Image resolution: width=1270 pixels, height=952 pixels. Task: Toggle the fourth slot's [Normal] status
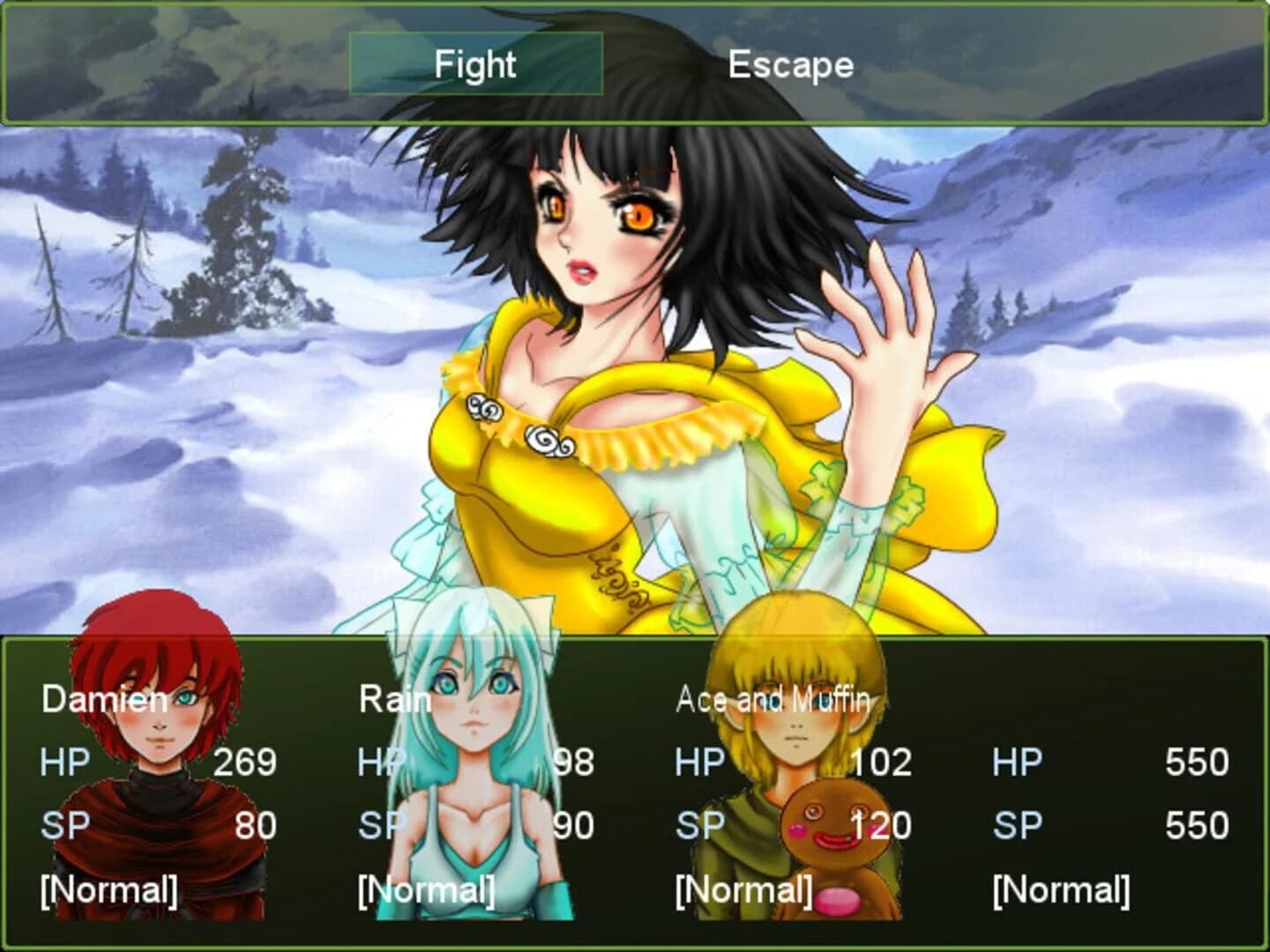tap(1061, 889)
